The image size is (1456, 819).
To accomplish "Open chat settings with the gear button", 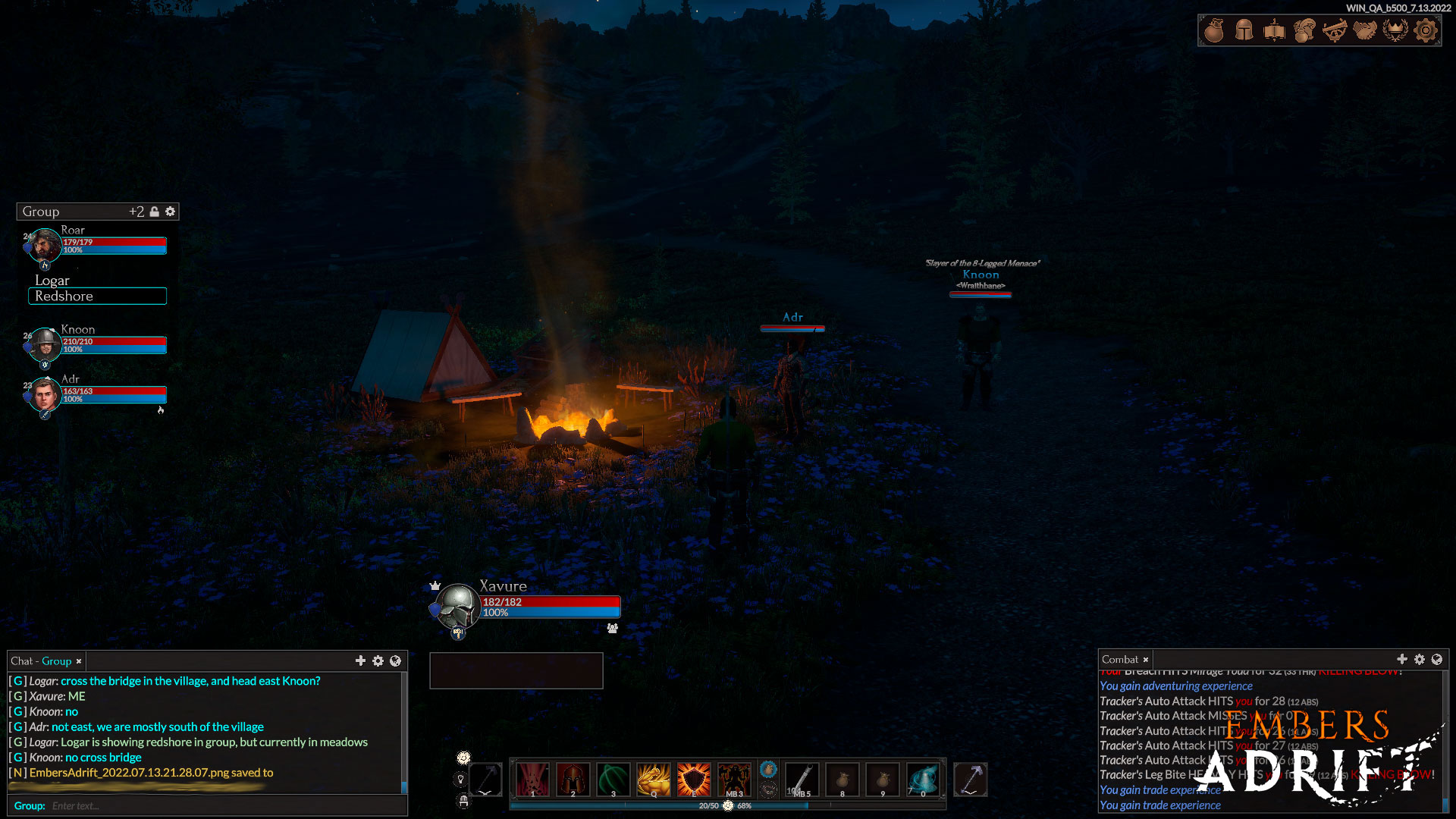I will tap(378, 661).
